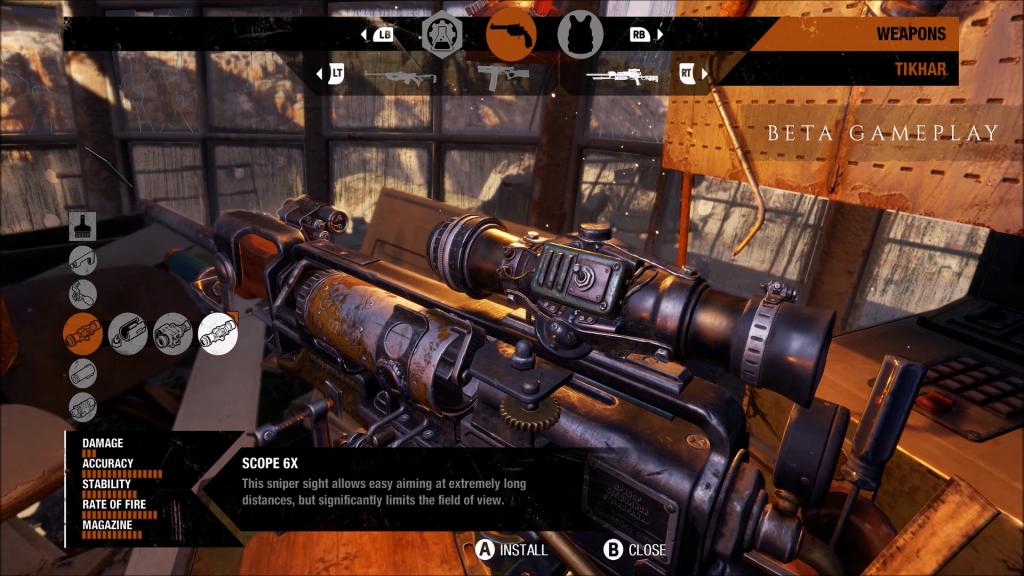The image size is (1024, 576).
Task: Choose the middle gray scope option
Action: pos(173,333)
